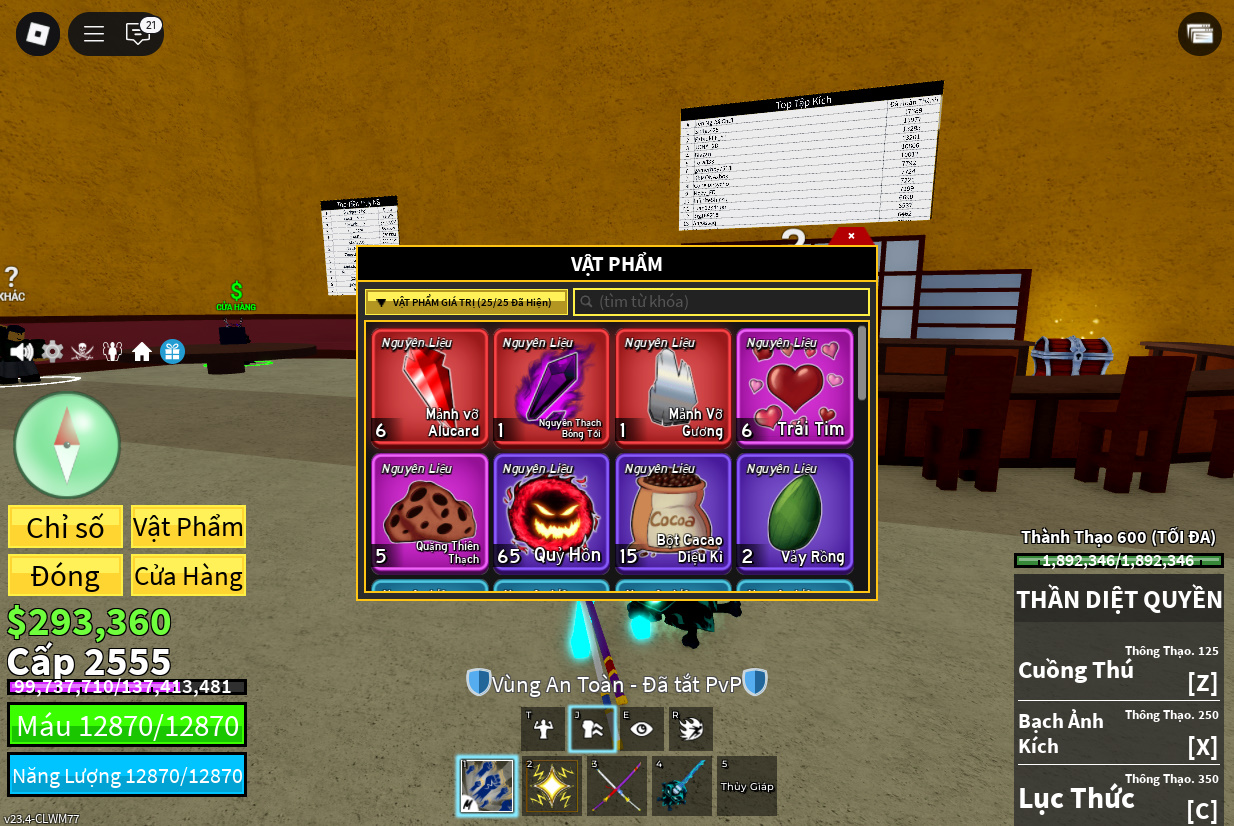Select the Mảnh Vỡ Gương material
Screen dimensions: 1234x826
(x=673, y=386)
